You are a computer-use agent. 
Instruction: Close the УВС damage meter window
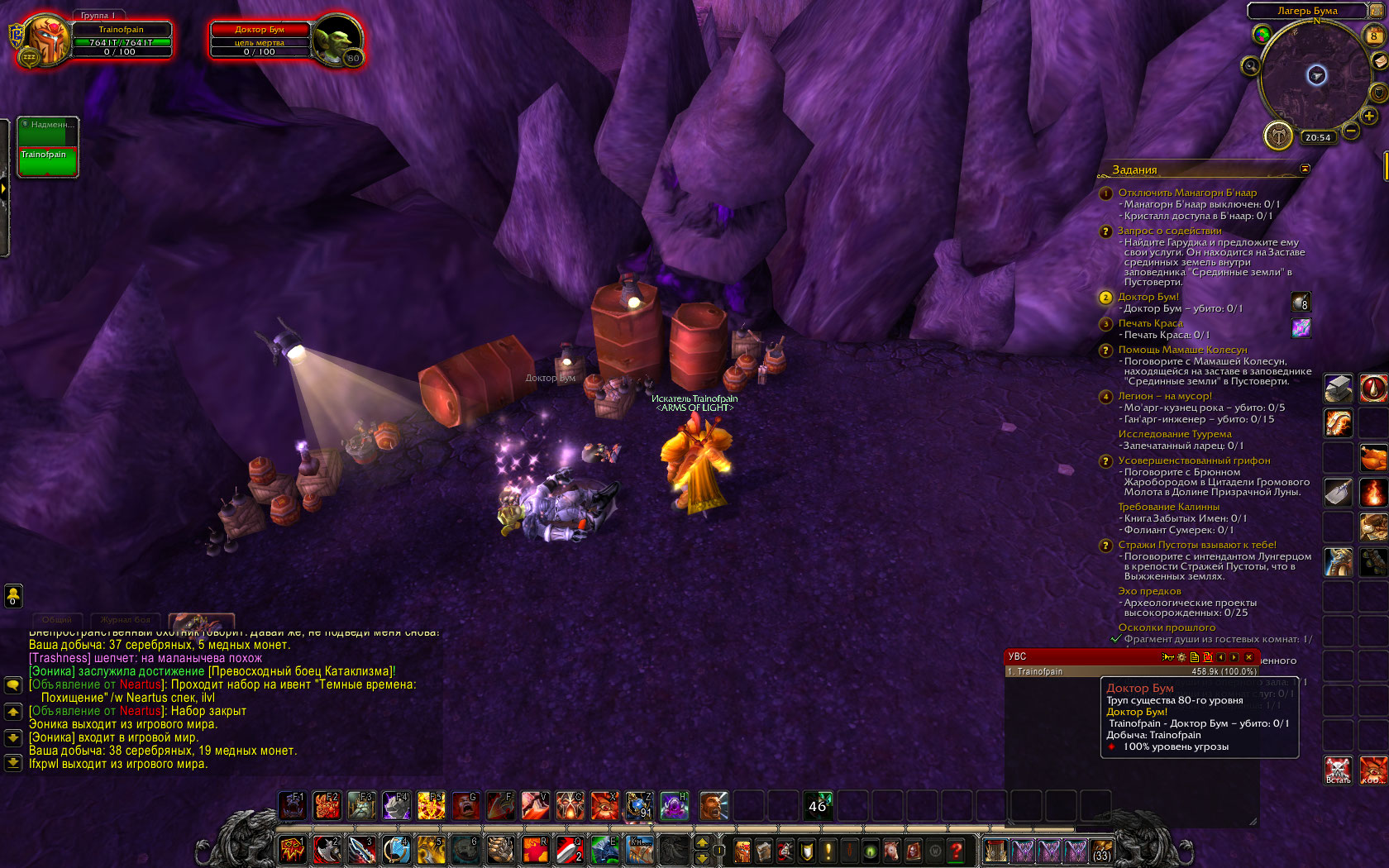[1248, 657]
